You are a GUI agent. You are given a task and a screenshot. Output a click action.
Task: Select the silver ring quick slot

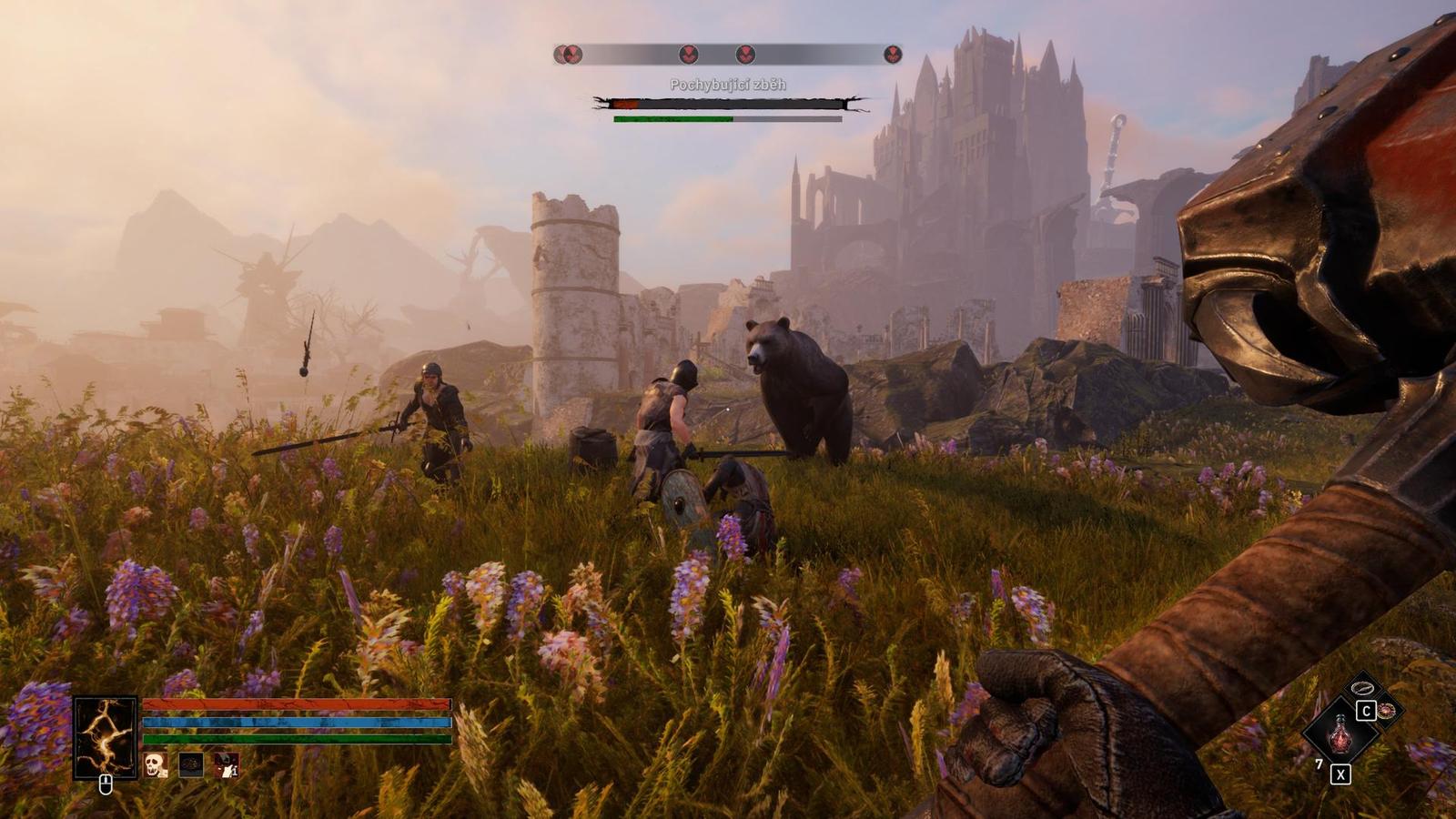click(1362, 688)
